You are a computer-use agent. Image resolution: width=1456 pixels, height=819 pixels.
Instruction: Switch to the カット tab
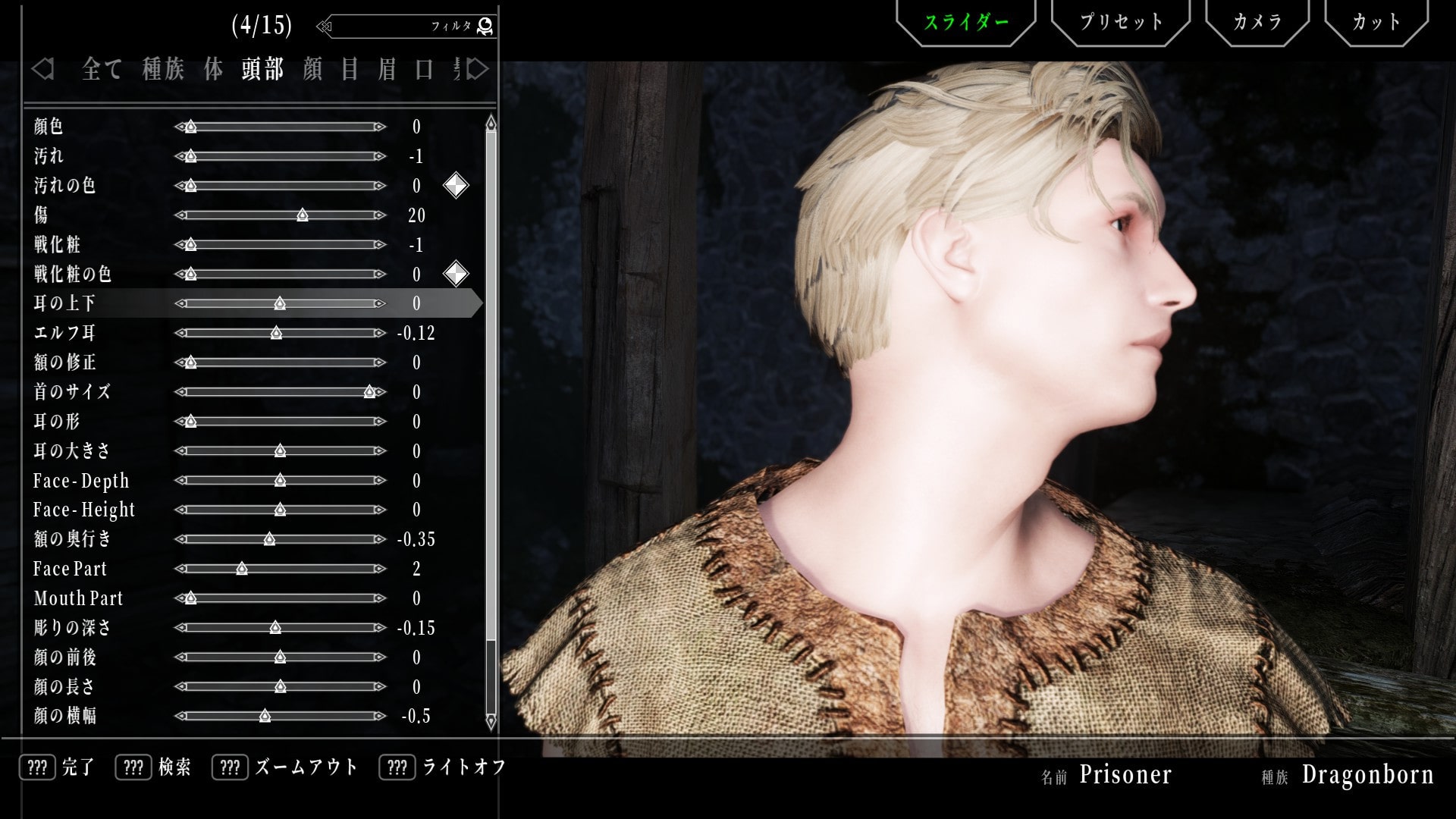(x=1377, y=21)
